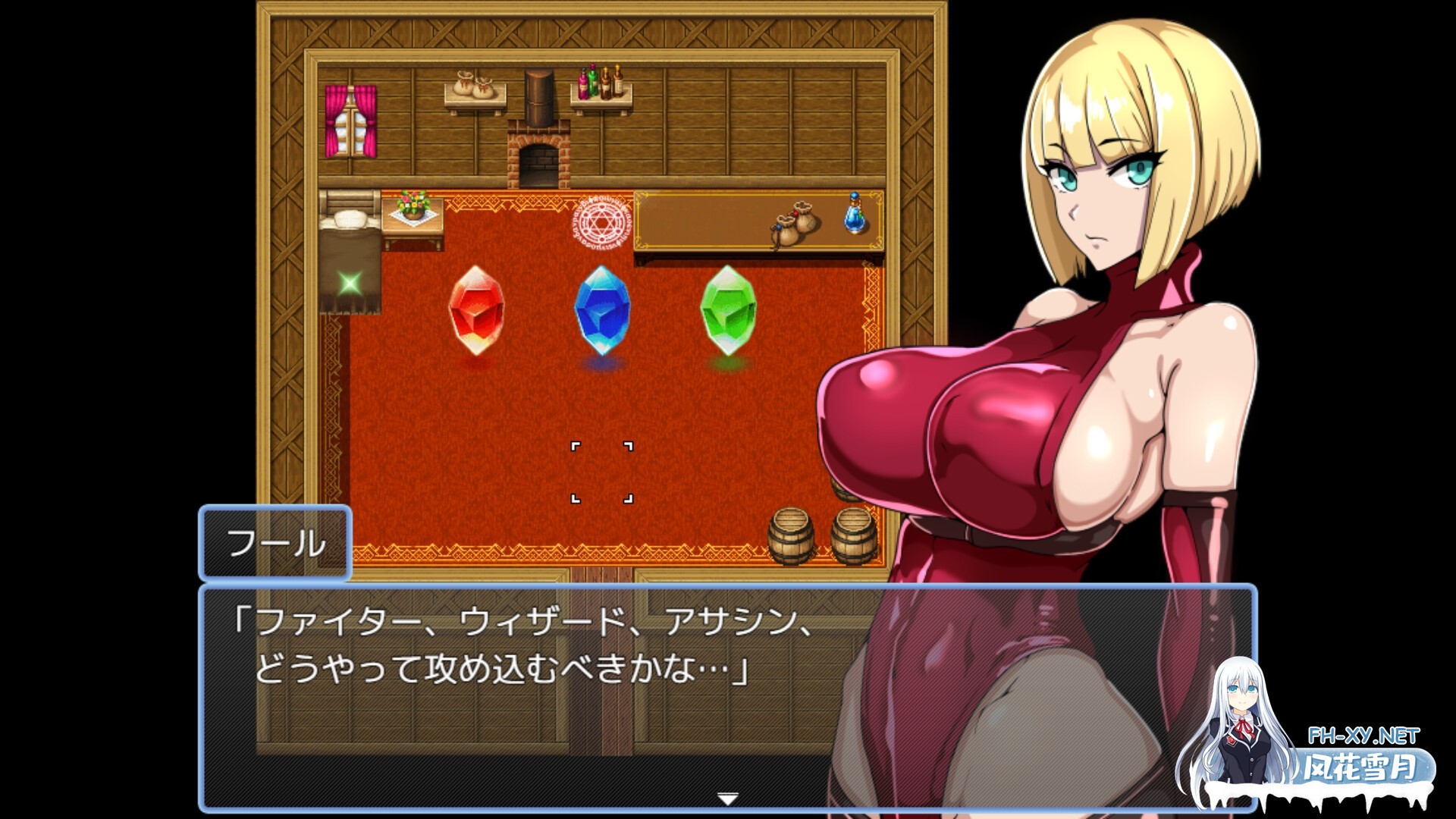
Task: Click the glowing magic circle on the floor
Action: point(599,220)
